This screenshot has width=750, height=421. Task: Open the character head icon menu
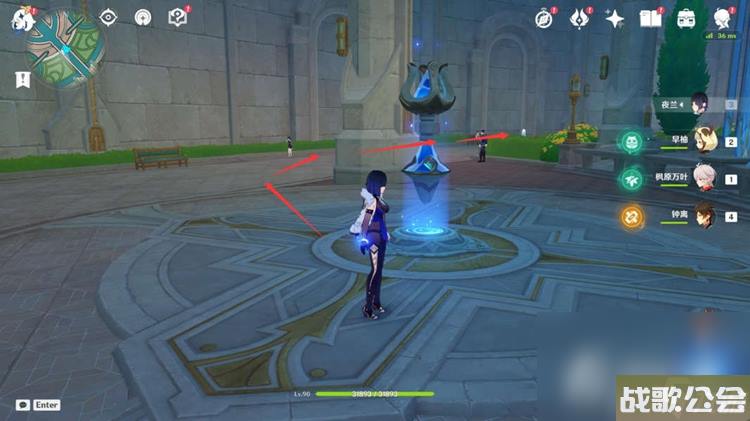[x=723, y=18]
